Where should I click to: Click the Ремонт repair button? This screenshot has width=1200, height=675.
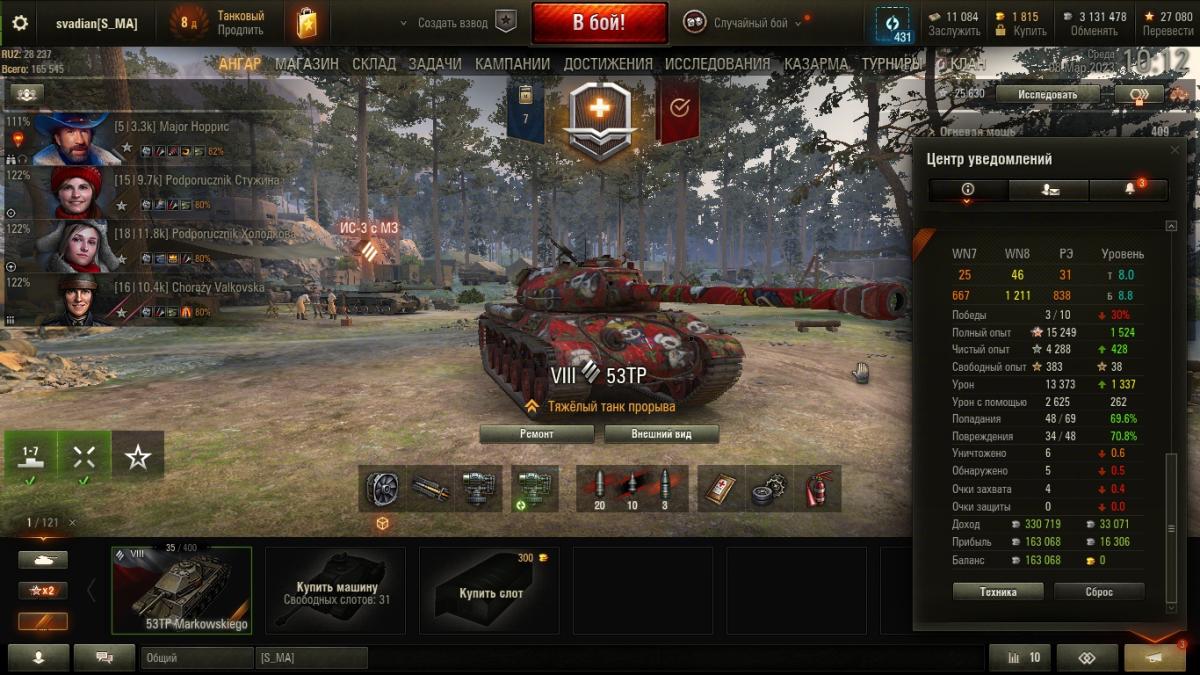(x=536, y=434)
